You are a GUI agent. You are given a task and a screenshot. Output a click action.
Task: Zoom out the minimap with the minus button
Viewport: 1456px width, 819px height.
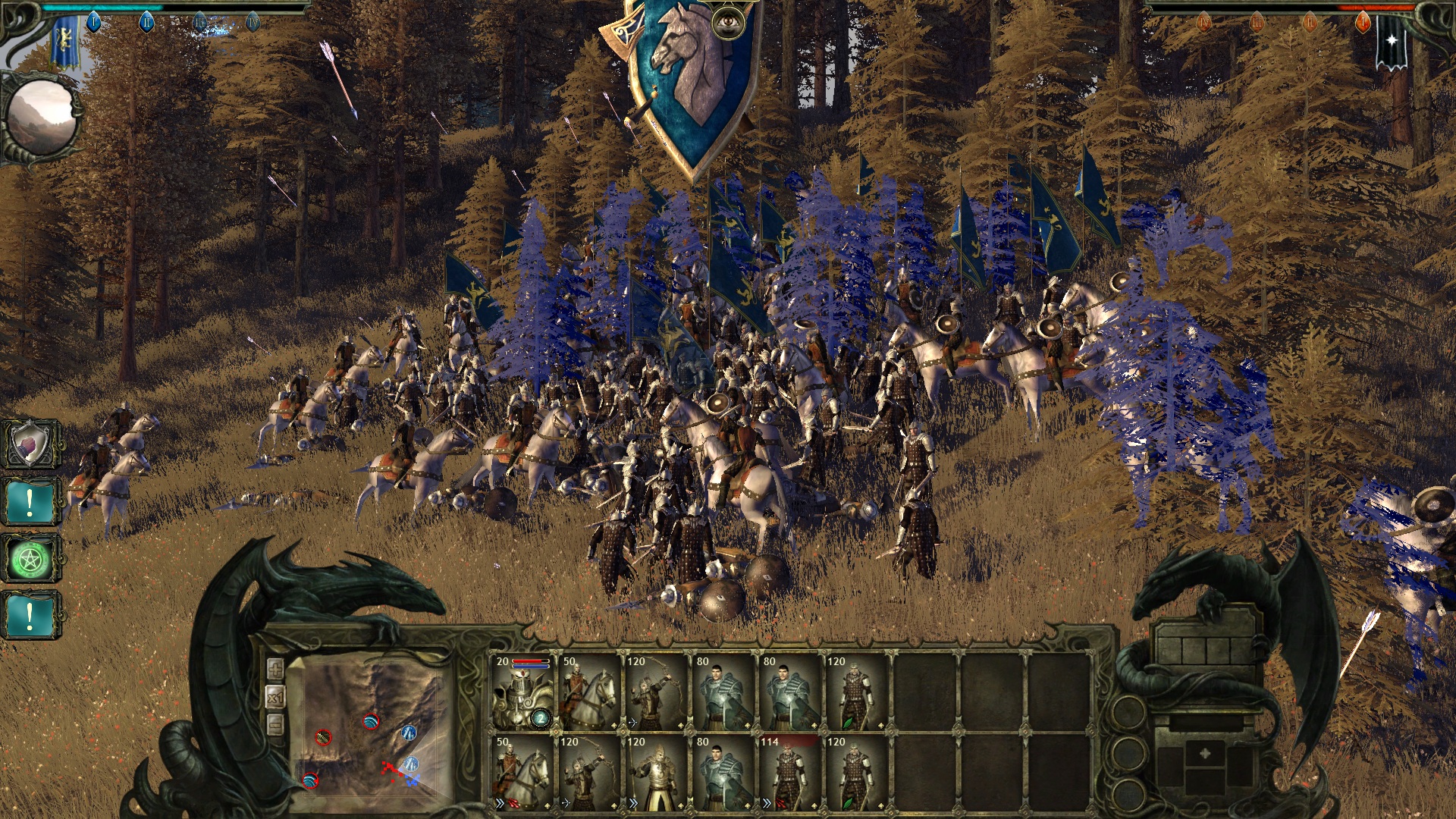[275, 726]
